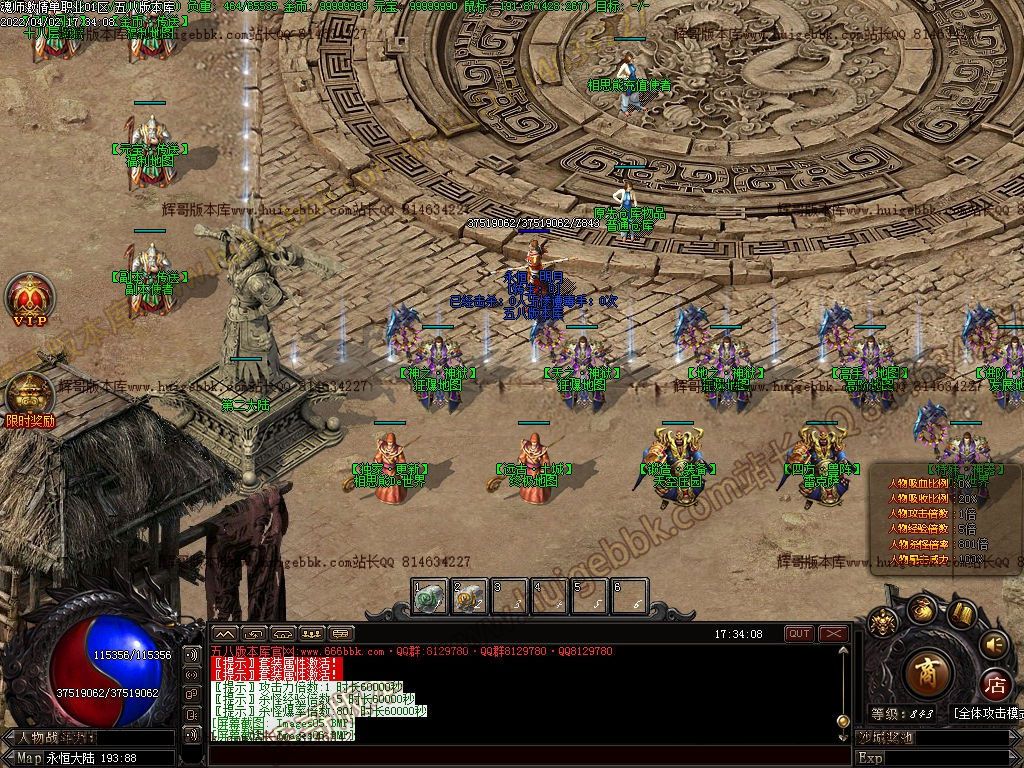The image size is (1024, 768).
Task: Toggle sound with the speaker icon
Action: 993,643
